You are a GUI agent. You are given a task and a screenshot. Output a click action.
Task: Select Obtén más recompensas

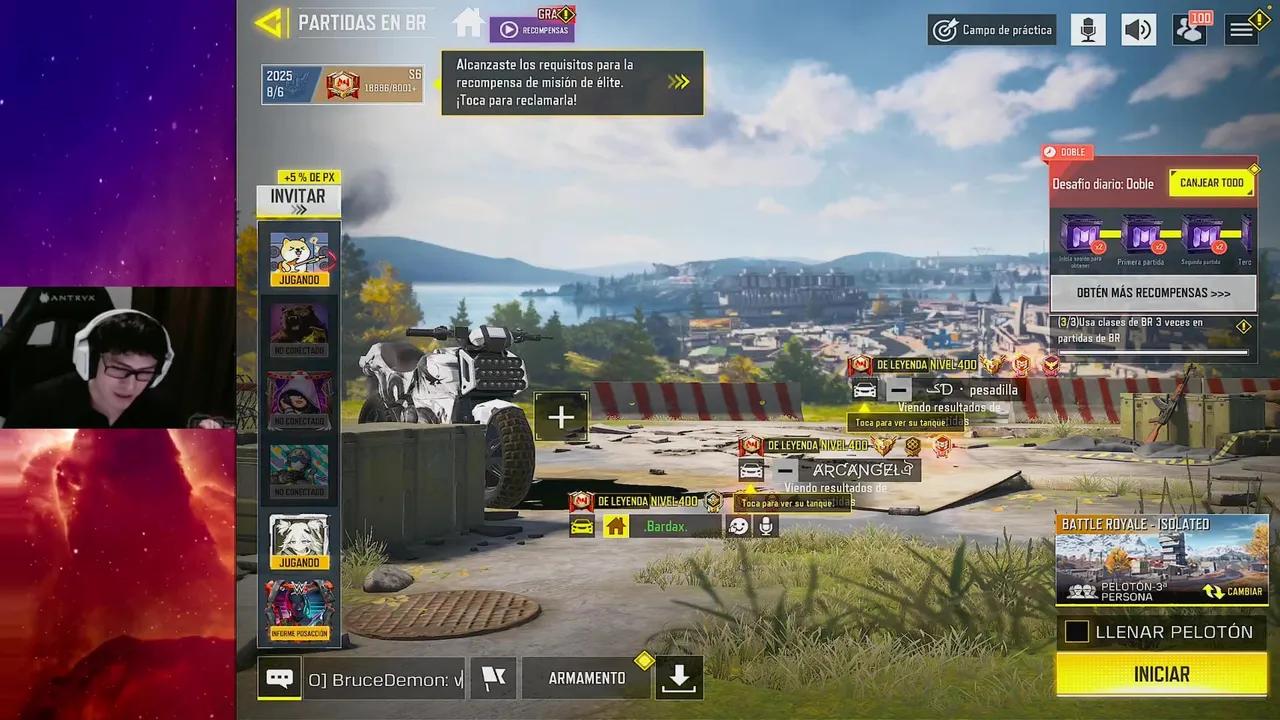[1153, 293]
